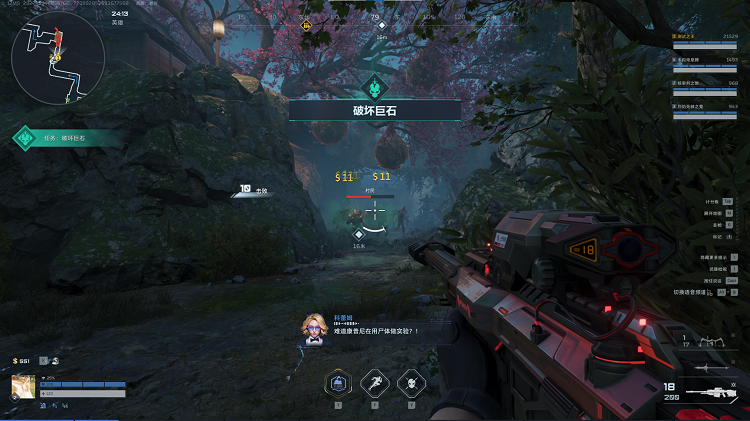
Task: Click the player character portrait
Action: pos(23,387)
